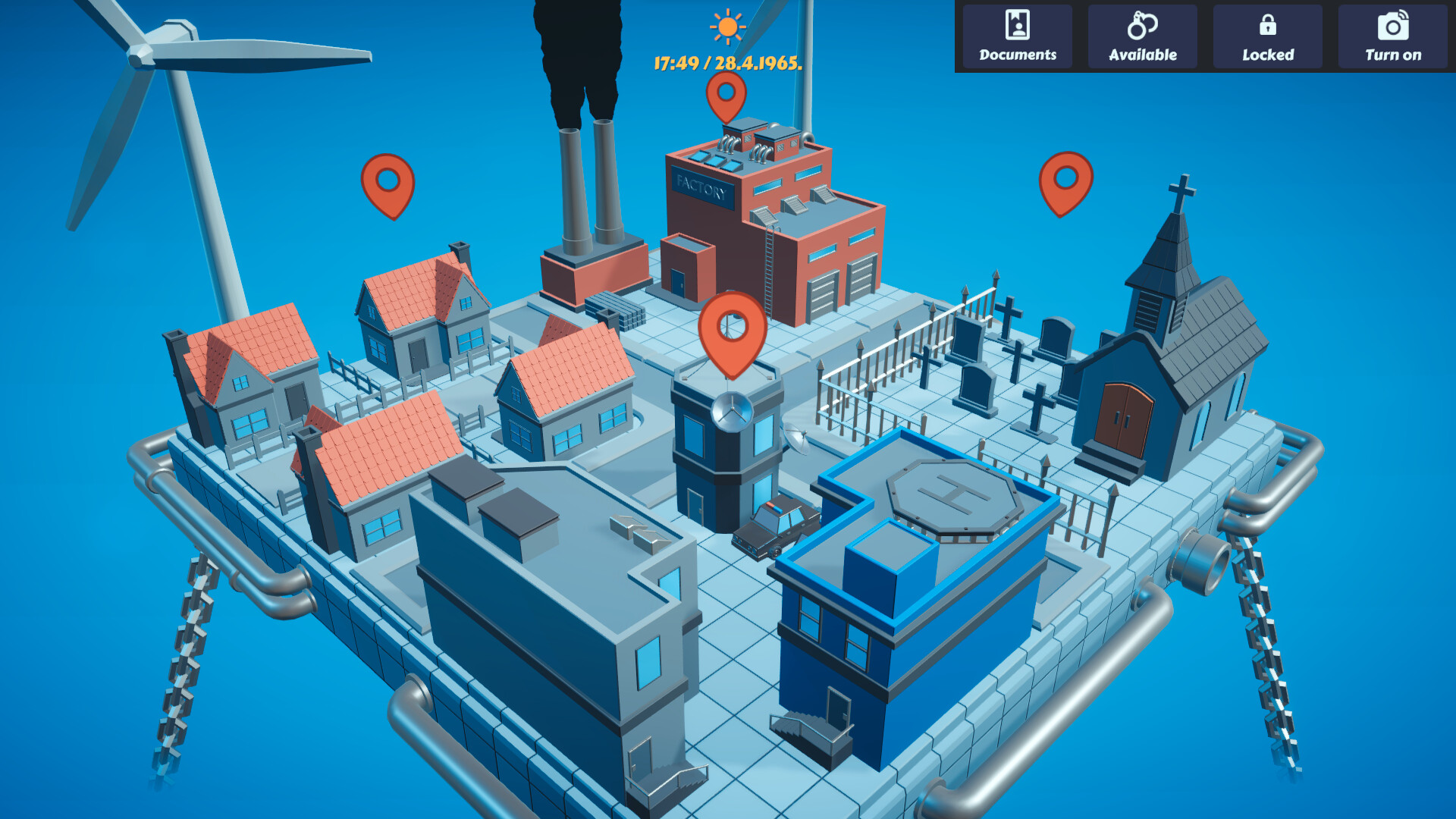This screenshot has height=819, width=1456.
Task: Open the Documents panel
Action: click(x=1016, y=36)
